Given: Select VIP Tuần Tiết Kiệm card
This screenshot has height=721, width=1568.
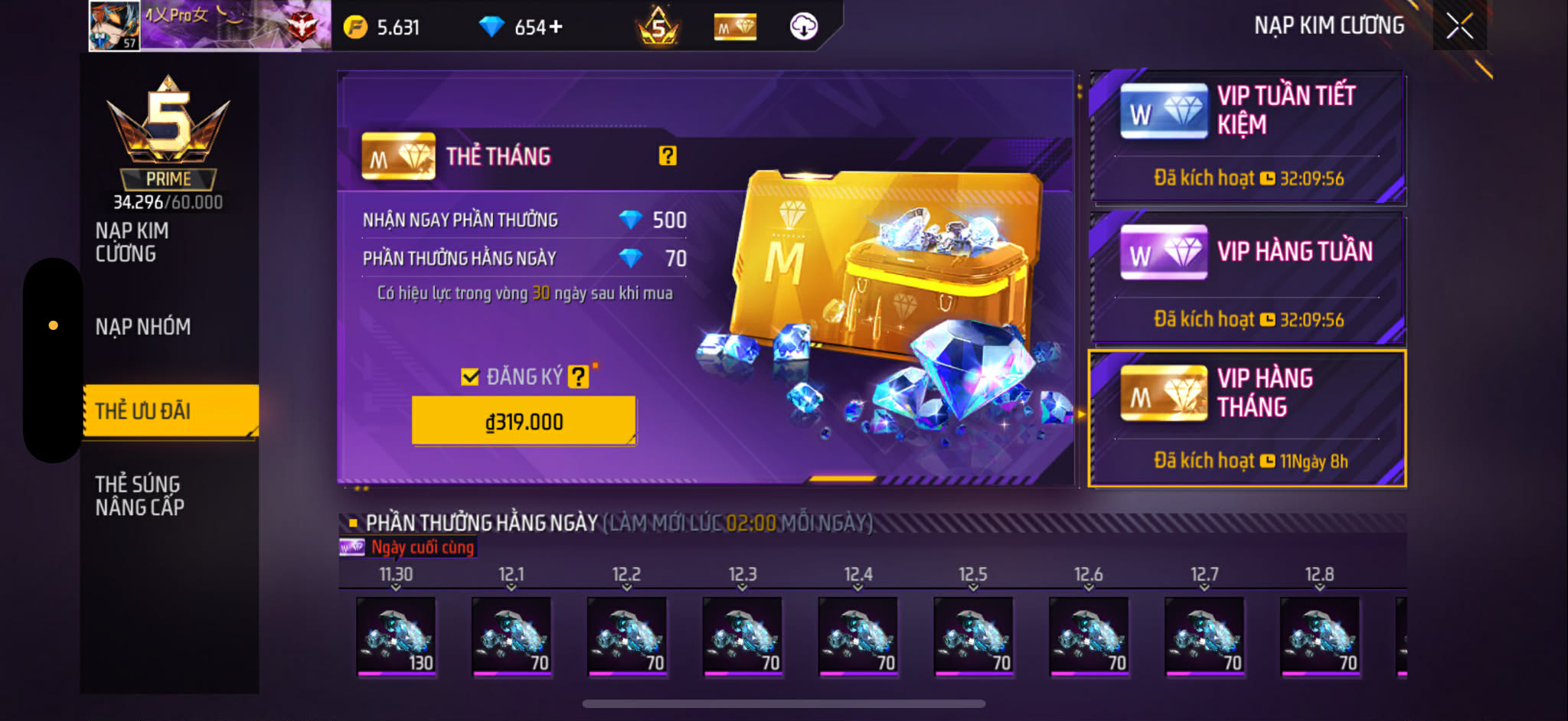Looking at the screenshot, I should (x=1248, y=138).
